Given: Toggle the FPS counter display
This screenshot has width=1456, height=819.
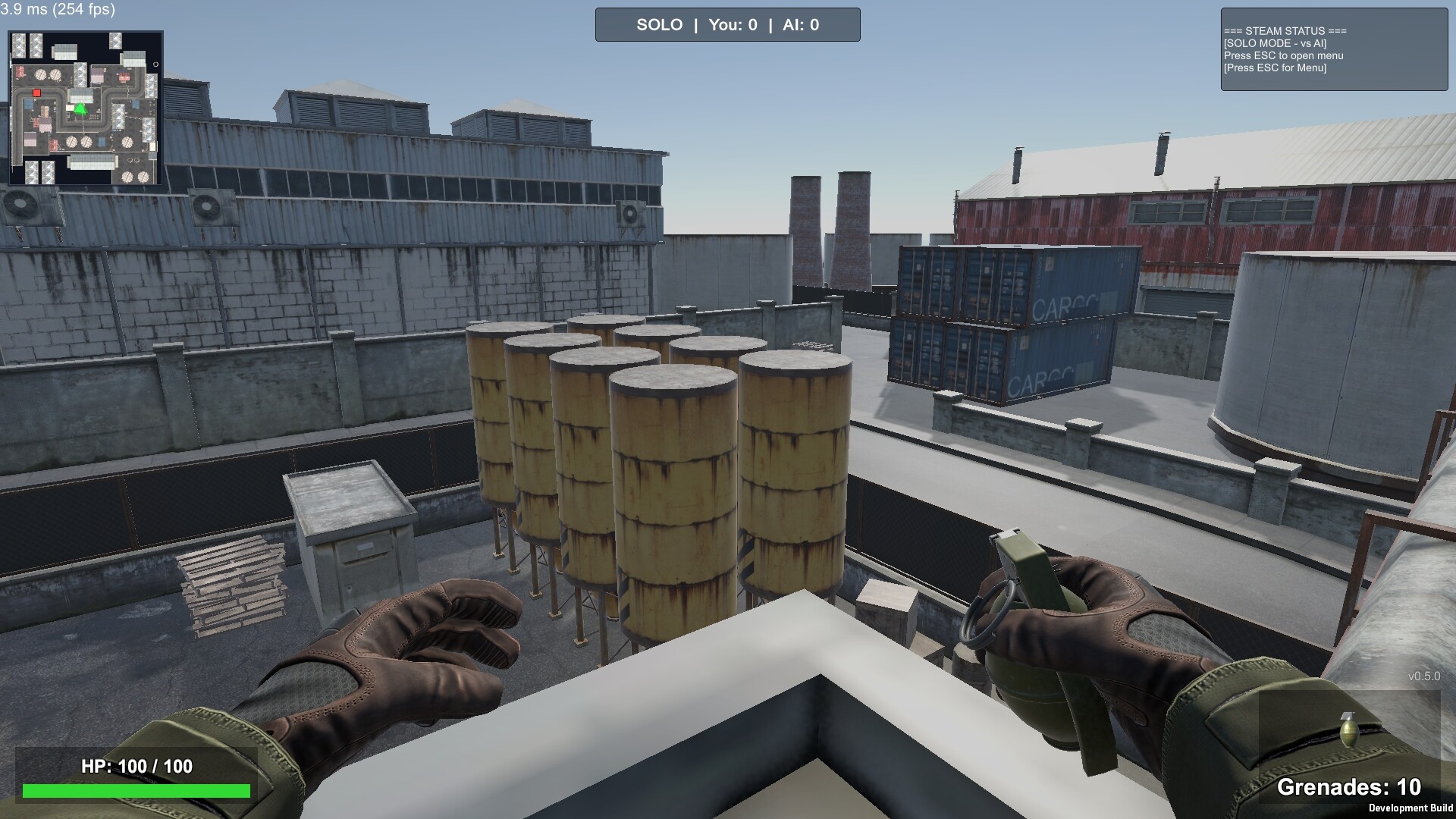Looking at the screenshot, I should click(57, 11).
